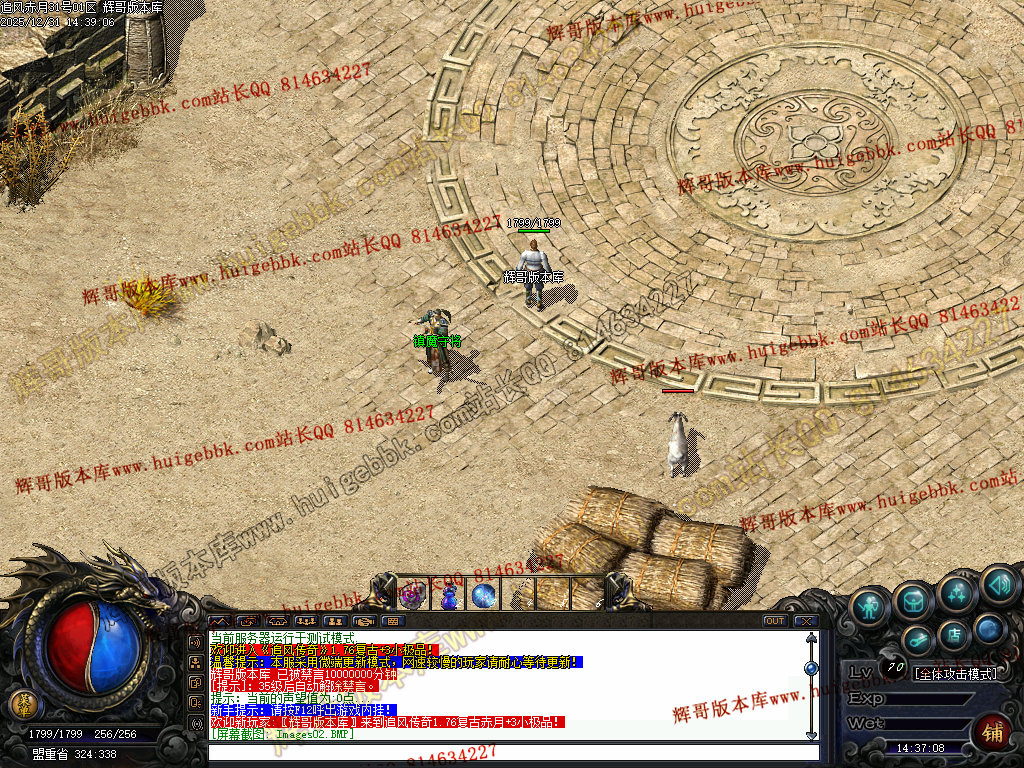Image resolution: width=1024 pixels, height=768 pixels.
Task: Select the blue potion bottle hotbar slot
Action: click(x=449, y=596)
